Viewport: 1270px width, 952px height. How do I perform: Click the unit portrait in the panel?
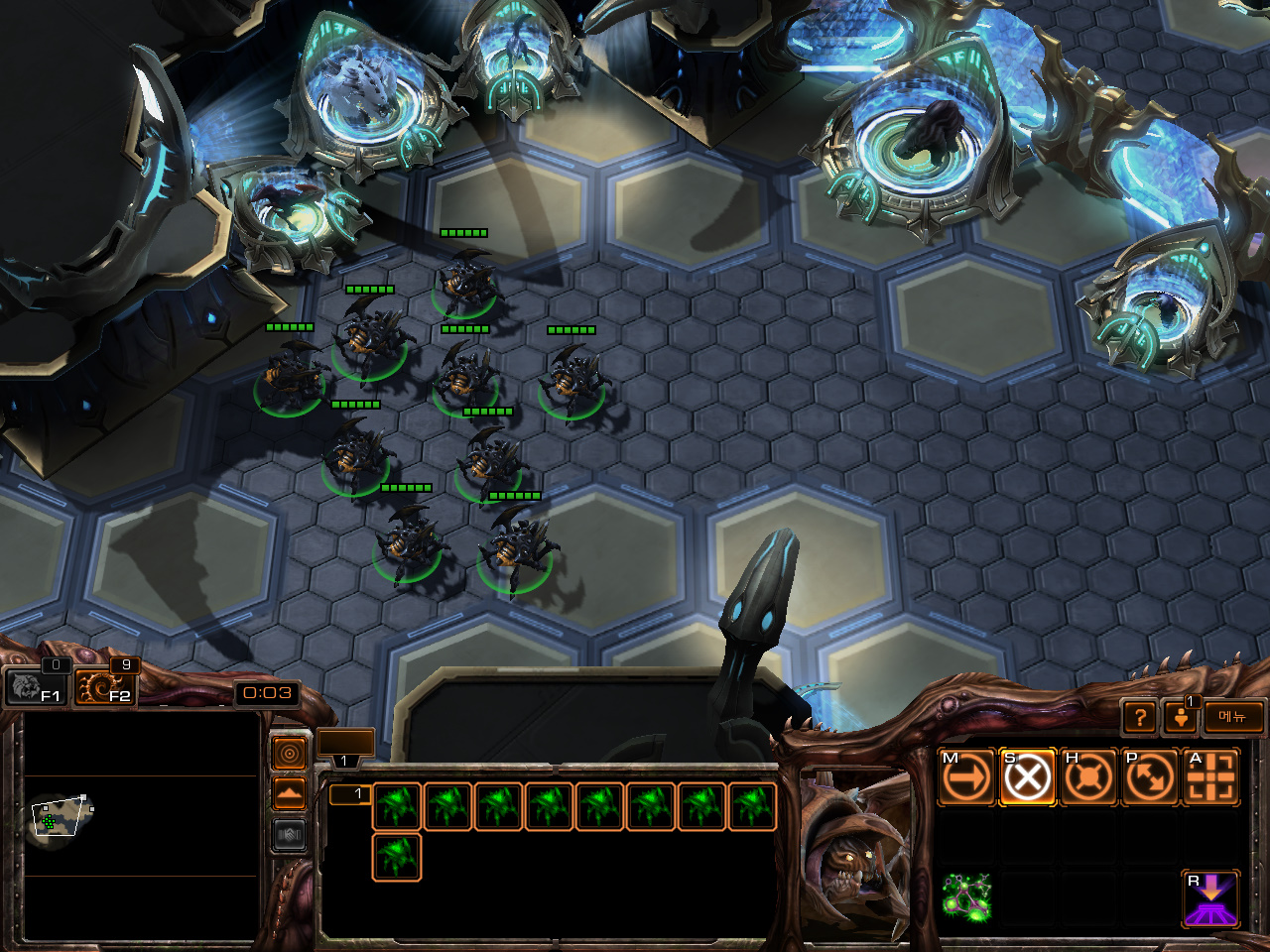pos(855,853)
